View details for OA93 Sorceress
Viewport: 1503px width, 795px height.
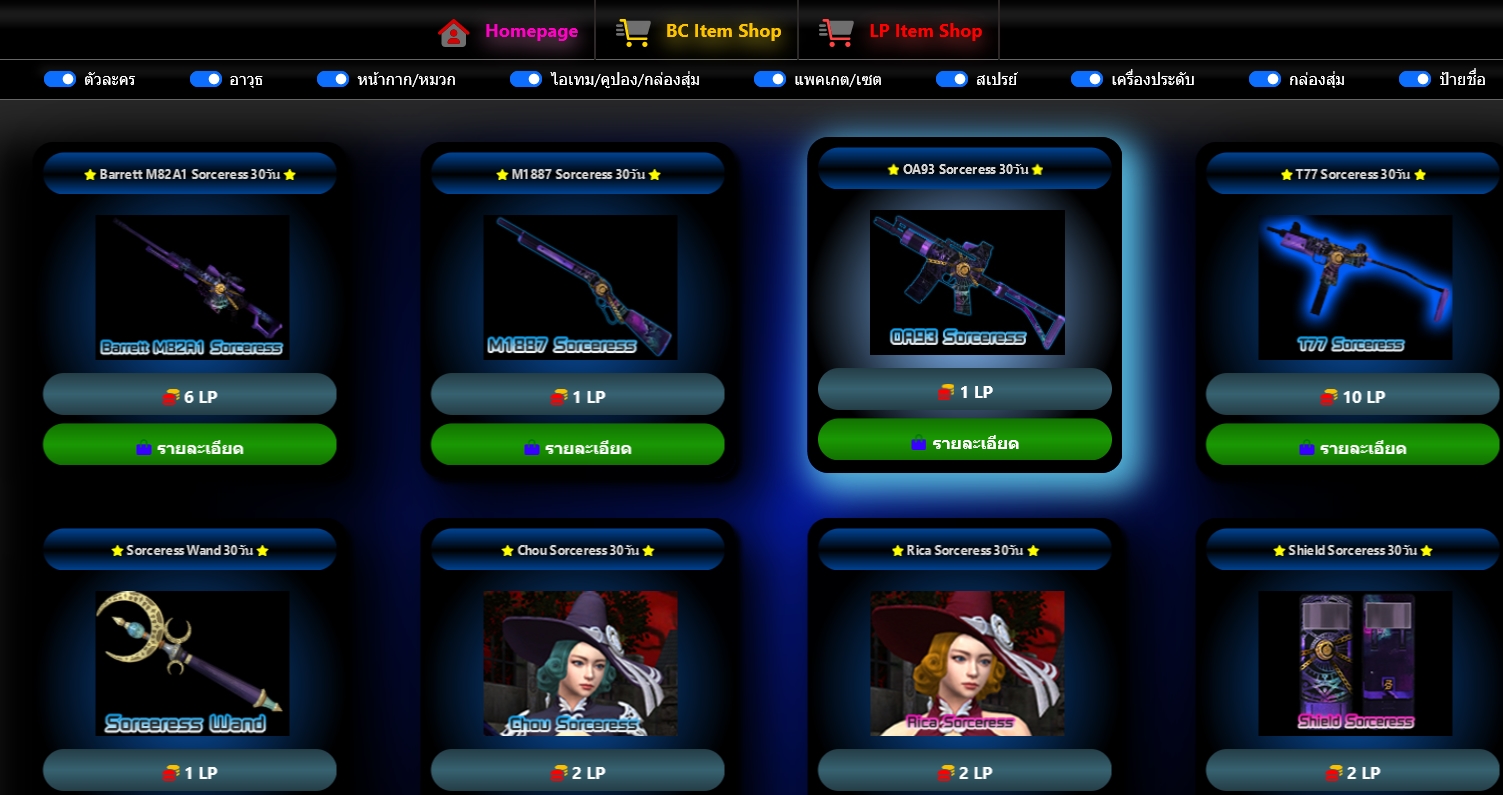click(965, 440)
